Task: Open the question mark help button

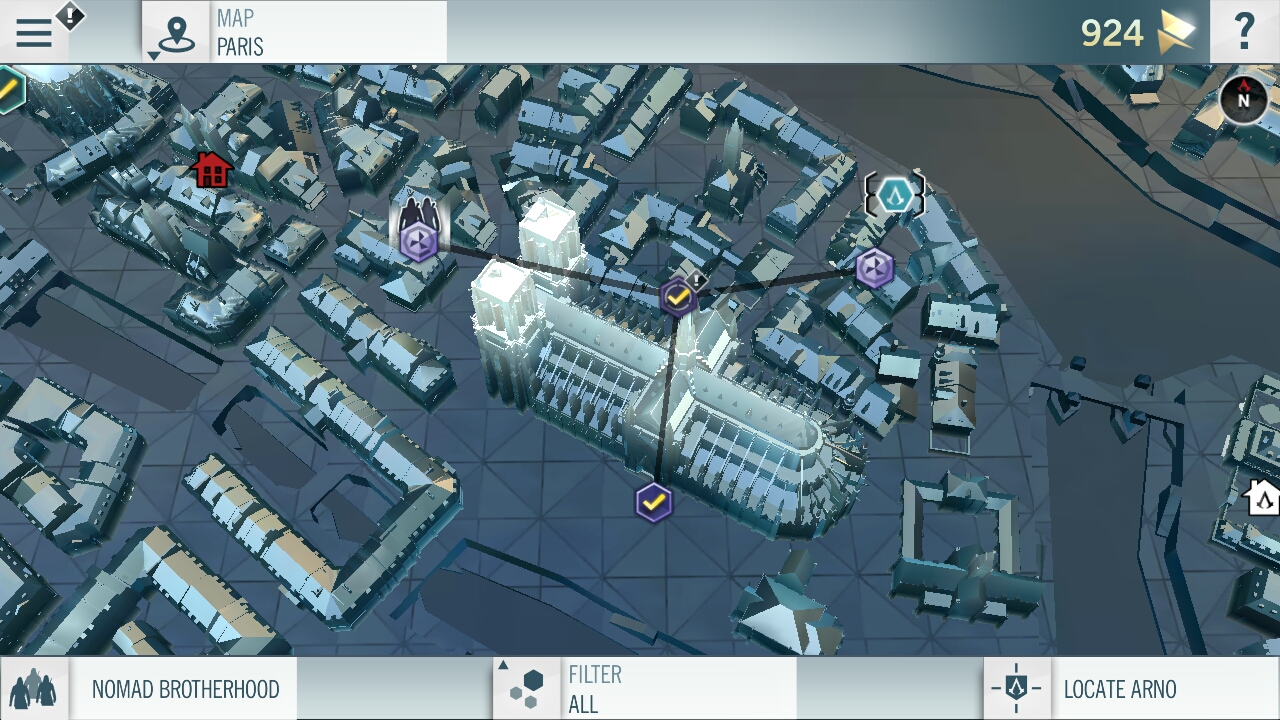Action: point(1244,32)
